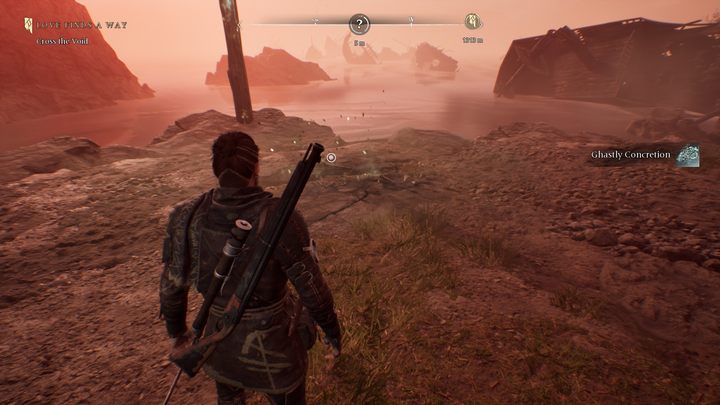This screenshot has height=405, width=720.
Task: Click the question mark compass marker
Action: 360,24
